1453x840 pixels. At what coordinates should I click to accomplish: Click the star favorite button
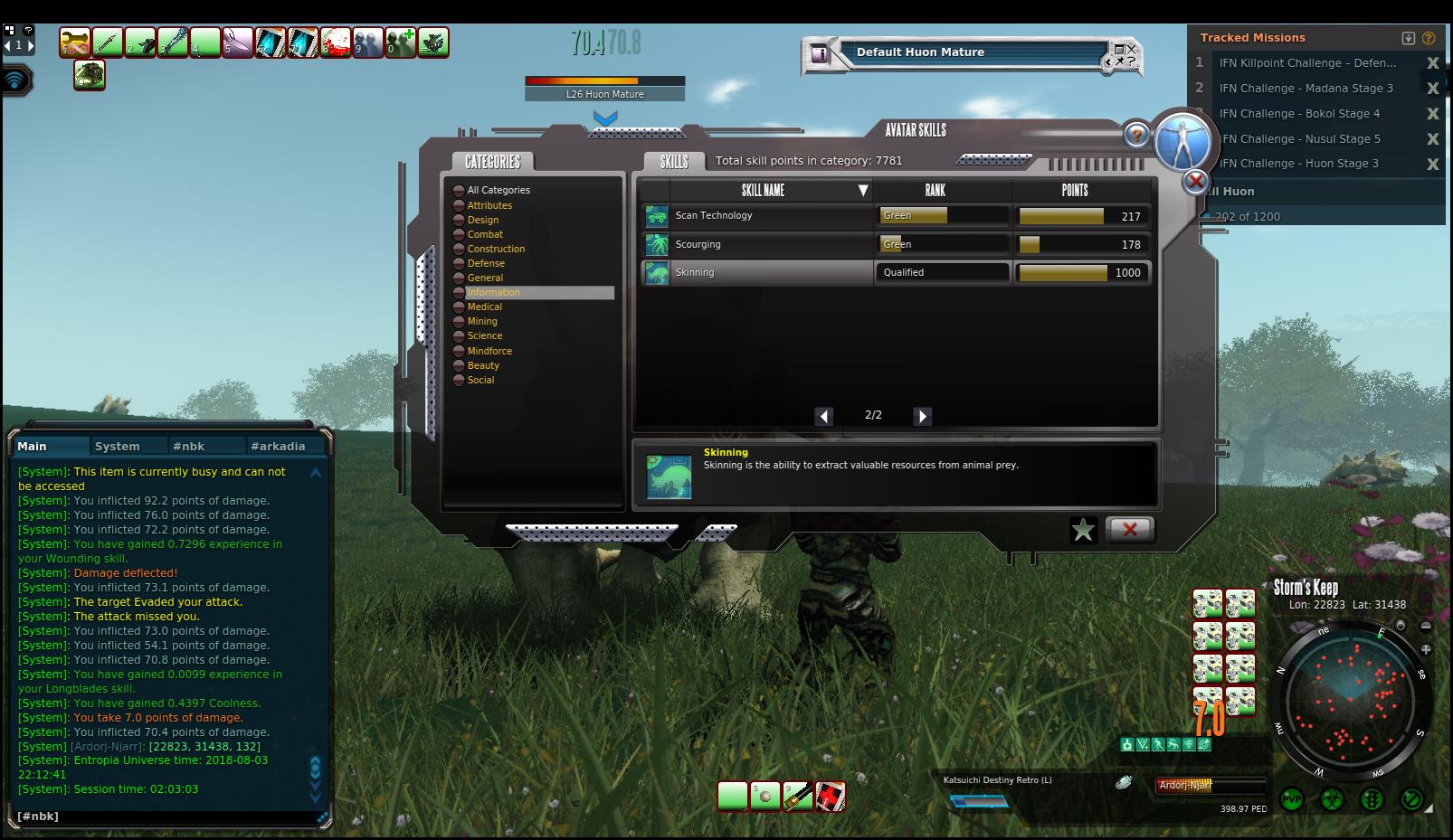click(x=1083, y=530)
